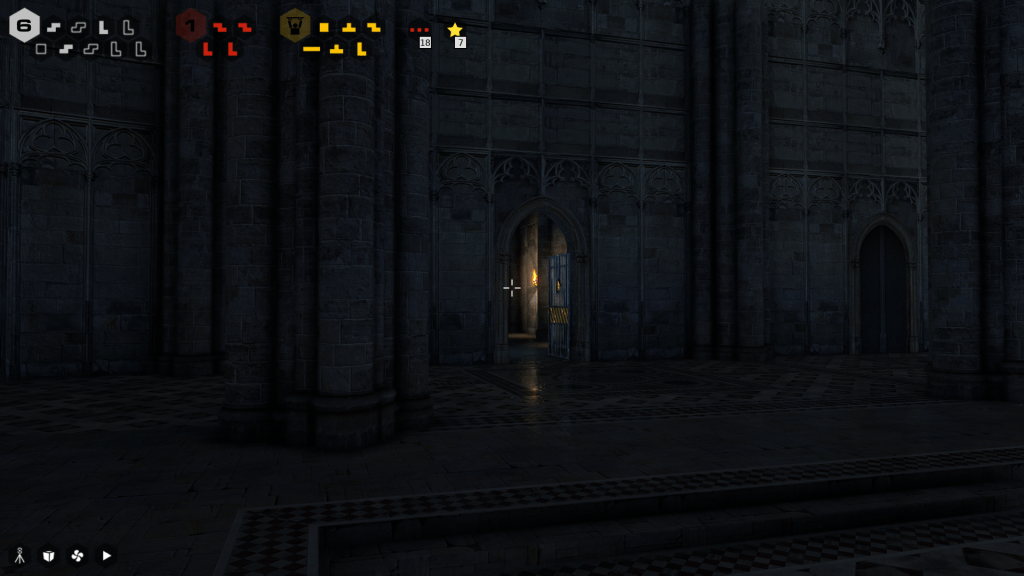Select the hexahedron cube tool icon
Screen dimensions: 1024x576
(48, 555)
